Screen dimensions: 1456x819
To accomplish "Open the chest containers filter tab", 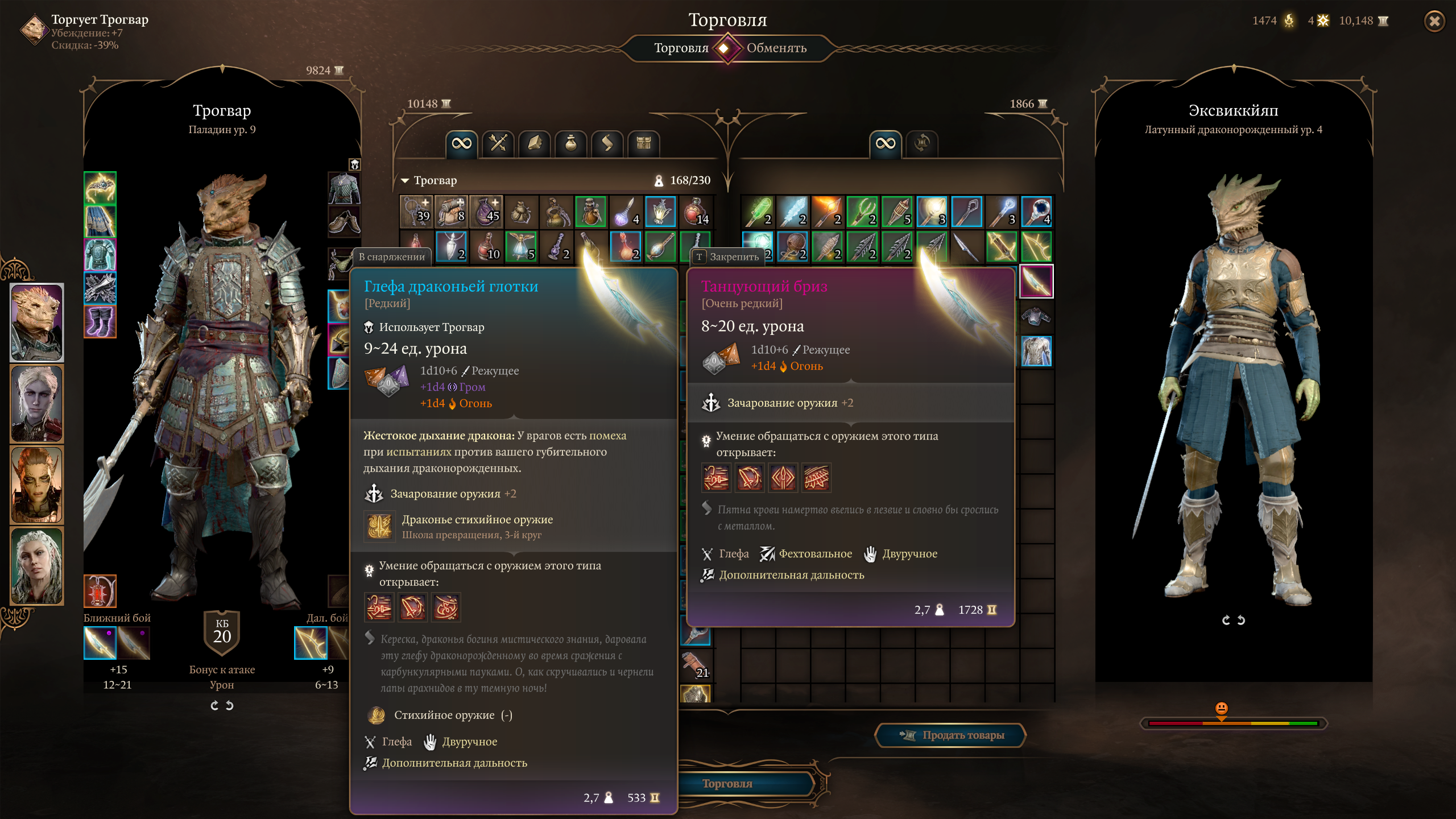I will coord(643,143).
